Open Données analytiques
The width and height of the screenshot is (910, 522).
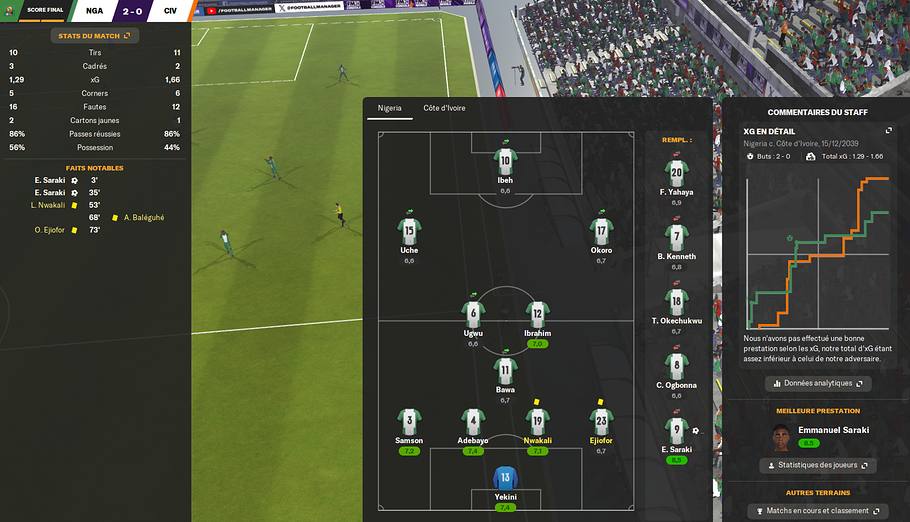click(x=819, y=383)
